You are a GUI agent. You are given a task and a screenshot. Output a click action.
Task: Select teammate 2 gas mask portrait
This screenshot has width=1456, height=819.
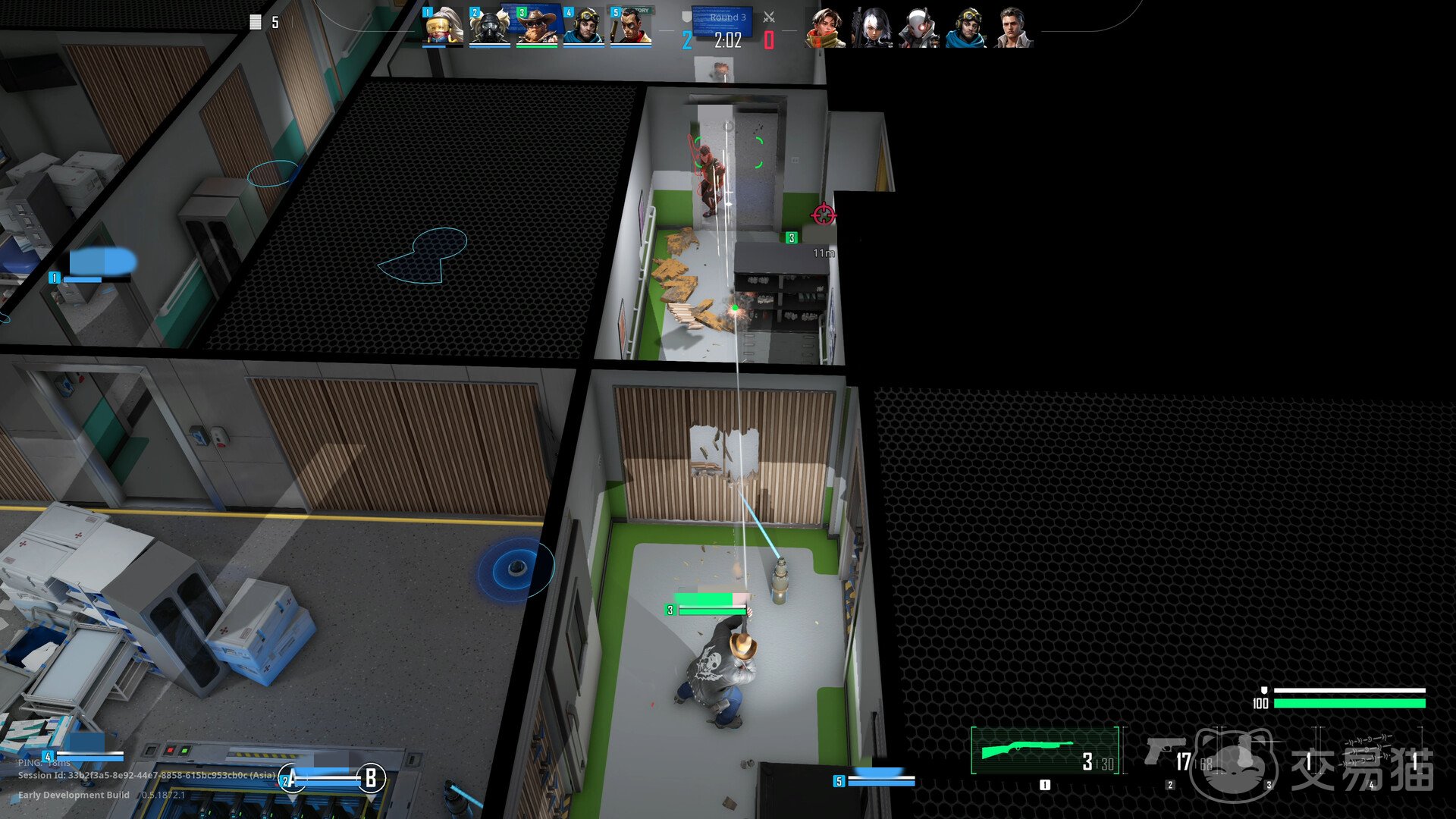tap(489, 27)
